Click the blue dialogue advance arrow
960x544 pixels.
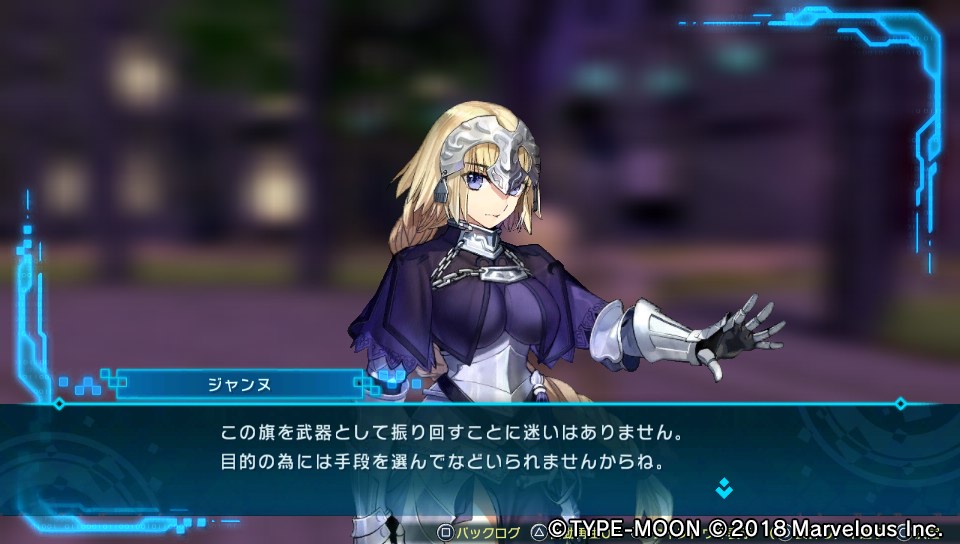[x=723, y=488]
